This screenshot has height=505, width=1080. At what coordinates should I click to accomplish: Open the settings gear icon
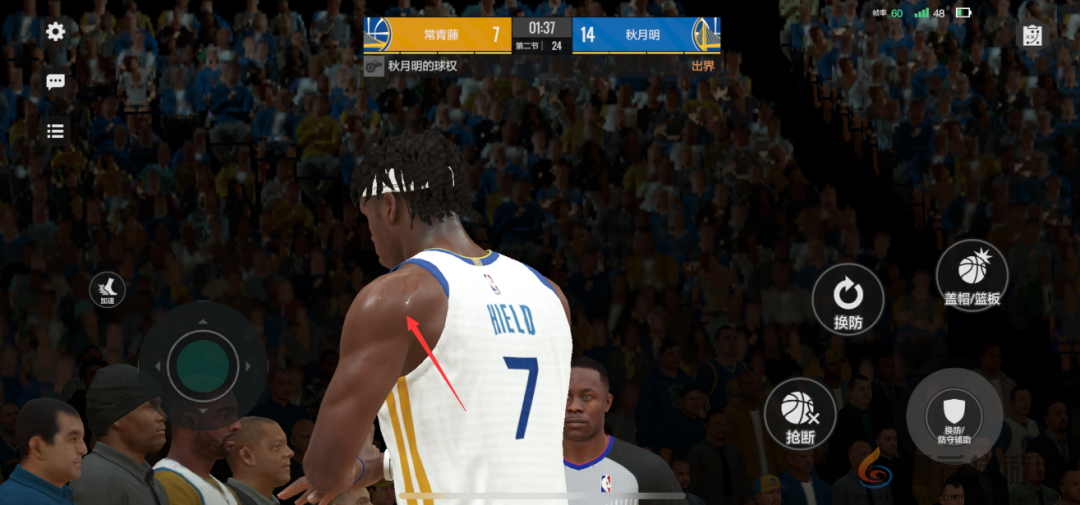[x=56, y=32]
